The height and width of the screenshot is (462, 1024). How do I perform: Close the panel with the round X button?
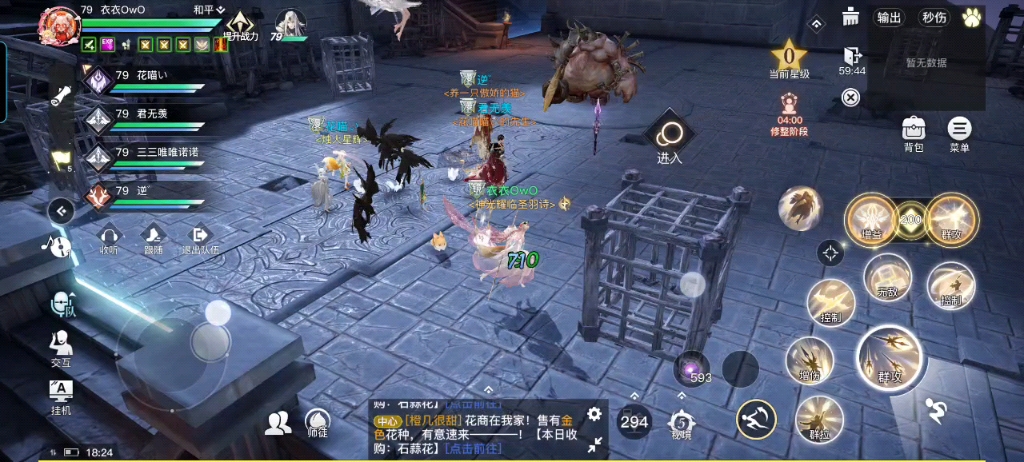click(x=850, y=97)
